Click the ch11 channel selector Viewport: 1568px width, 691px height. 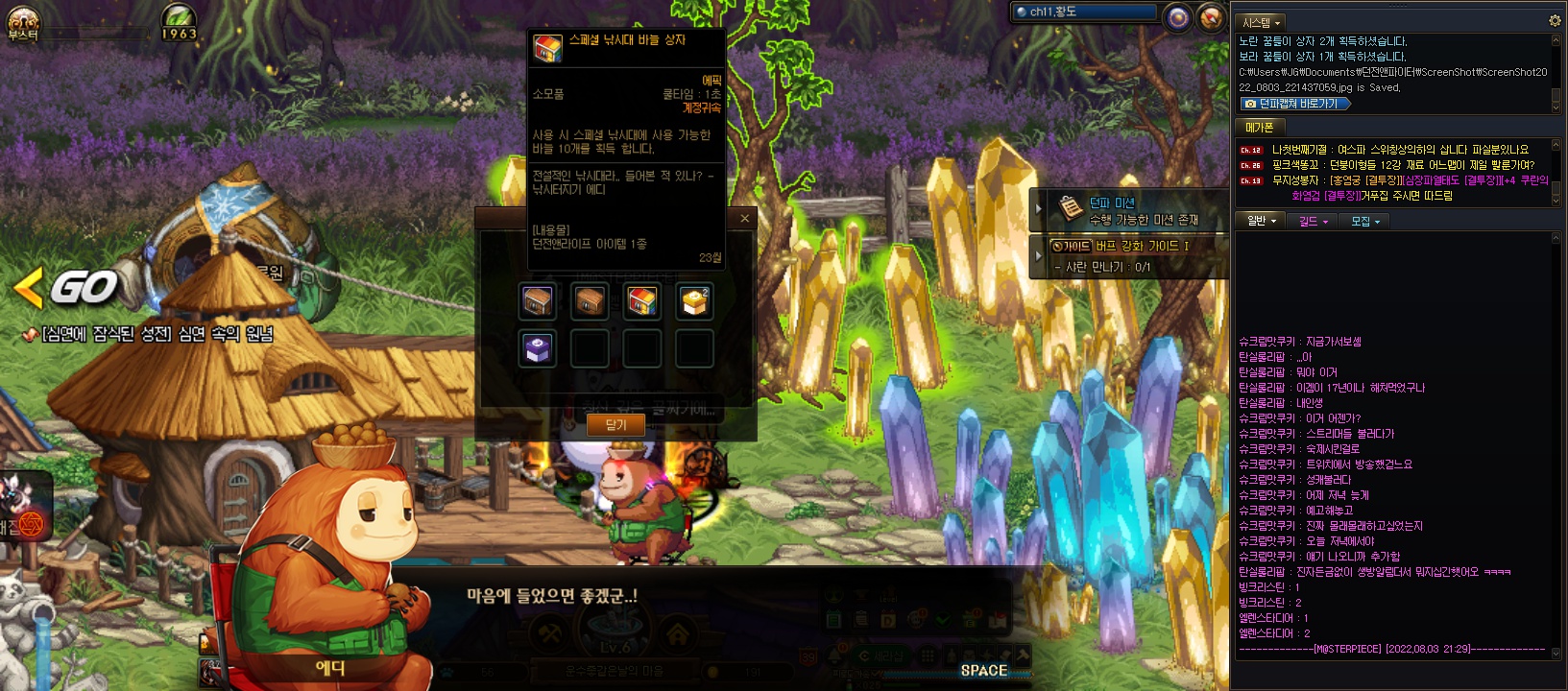[1085, 12]
